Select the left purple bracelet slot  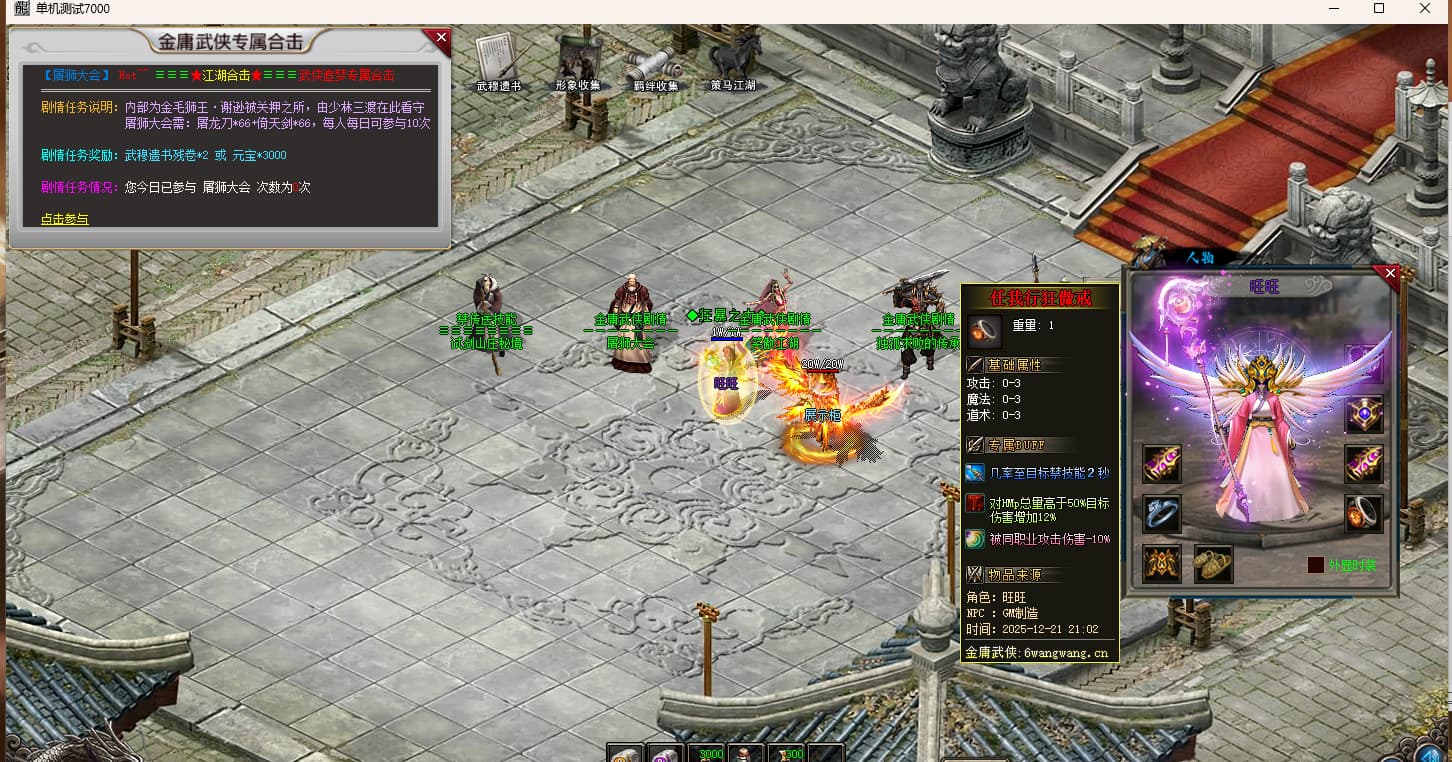[1162, 464]
